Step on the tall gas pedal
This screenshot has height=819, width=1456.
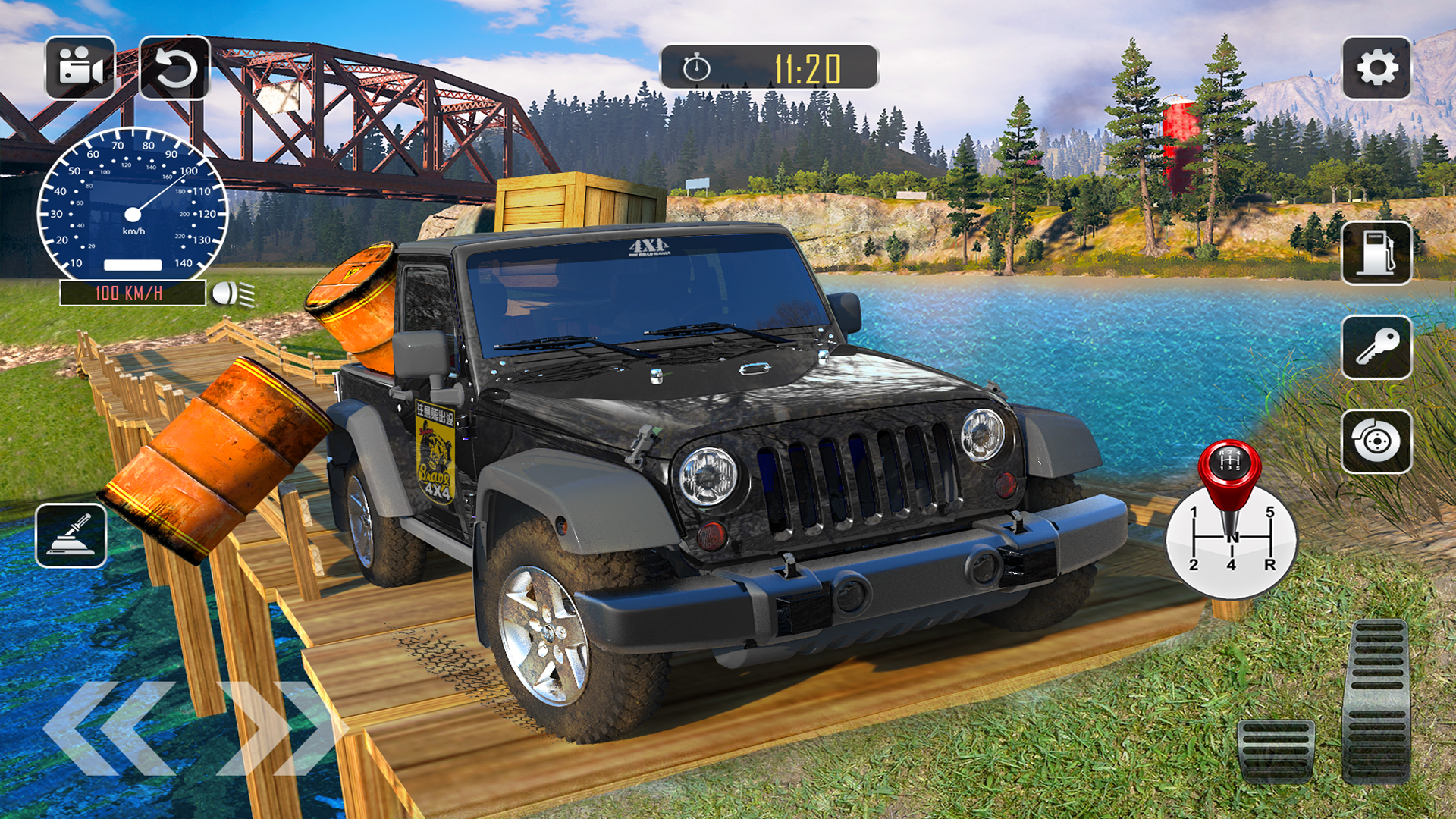pos(1376,701)
